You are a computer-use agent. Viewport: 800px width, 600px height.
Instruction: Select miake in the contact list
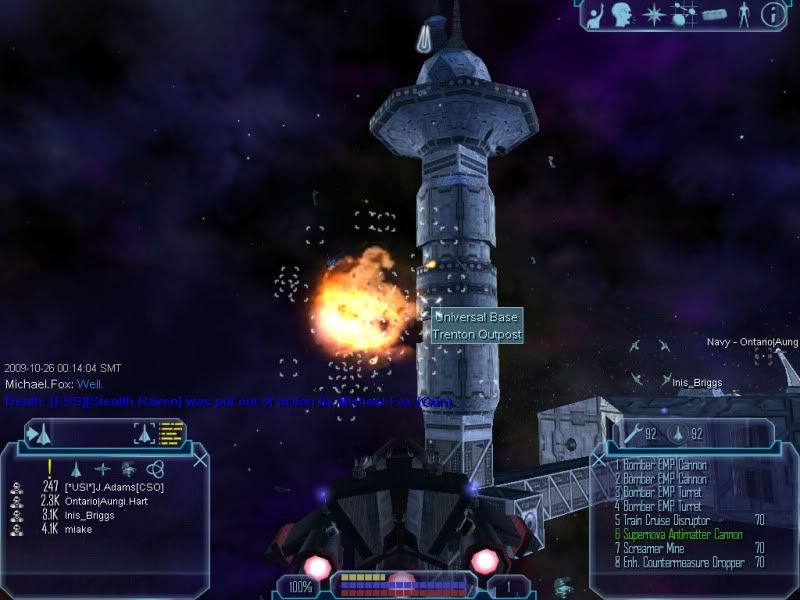click(80, 529)
